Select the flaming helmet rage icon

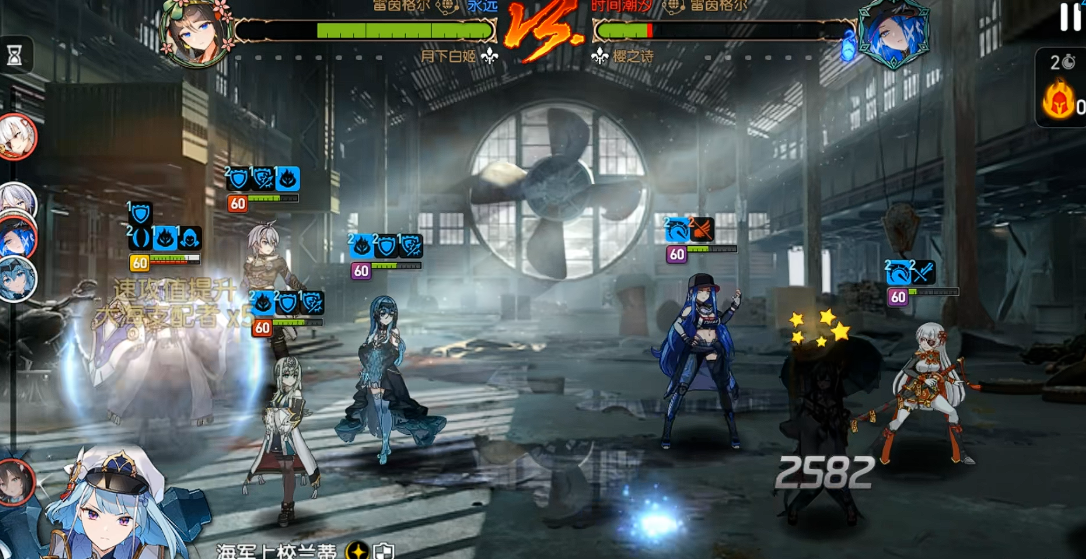tap(1058, 101)
